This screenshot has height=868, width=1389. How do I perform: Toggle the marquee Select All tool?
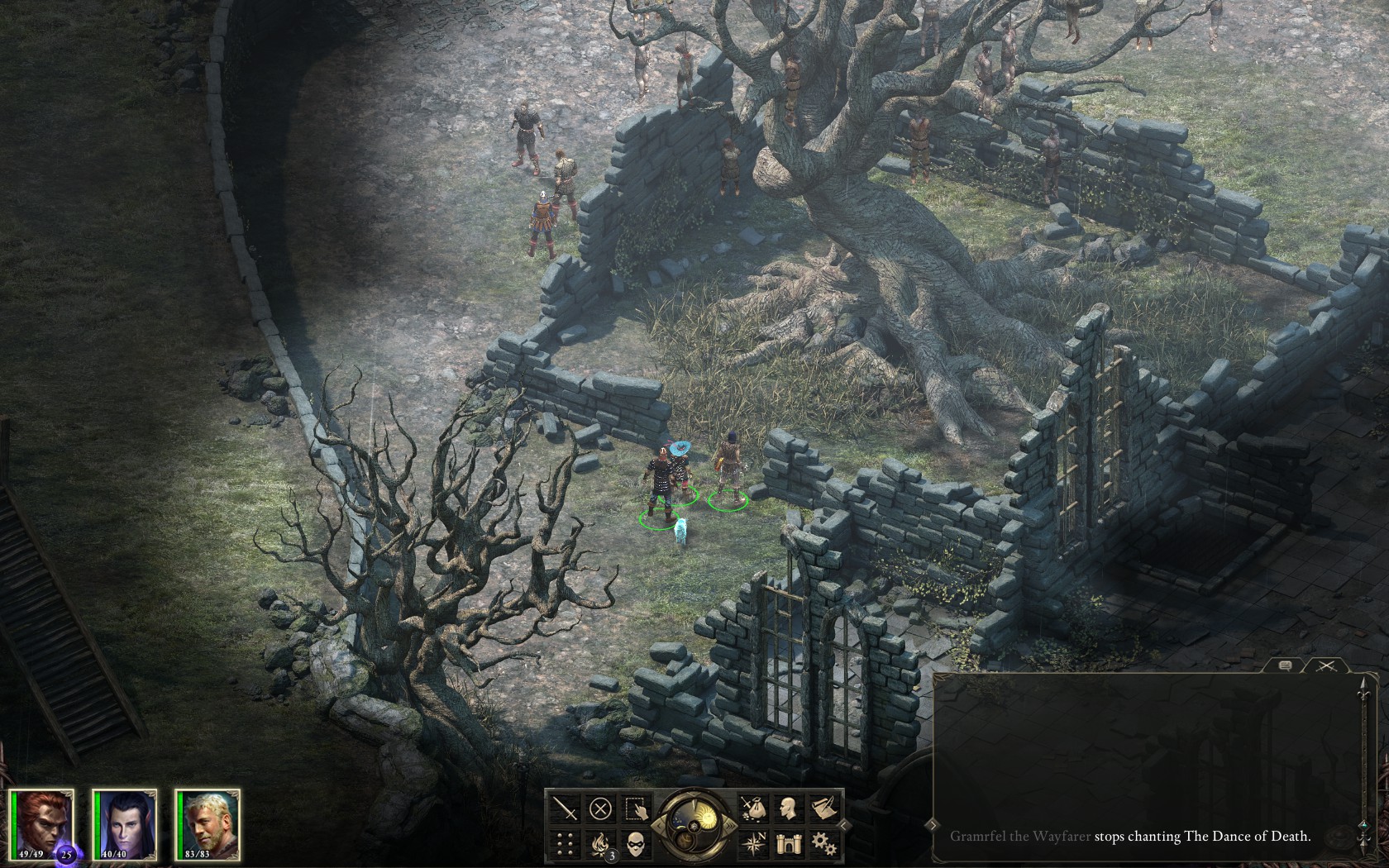(x=635, y=809)
